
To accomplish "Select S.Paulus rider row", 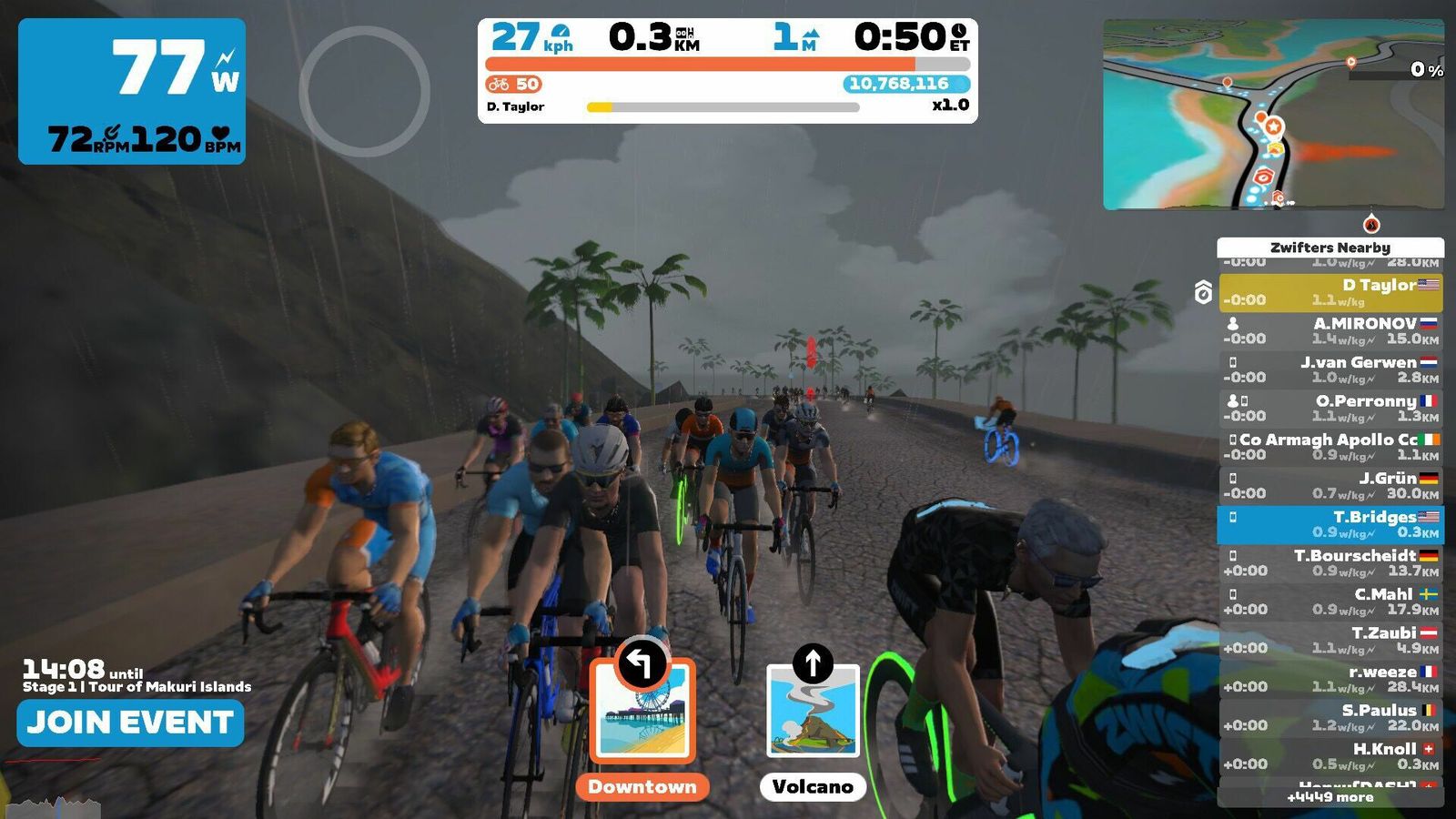I will coord(1330,718).
